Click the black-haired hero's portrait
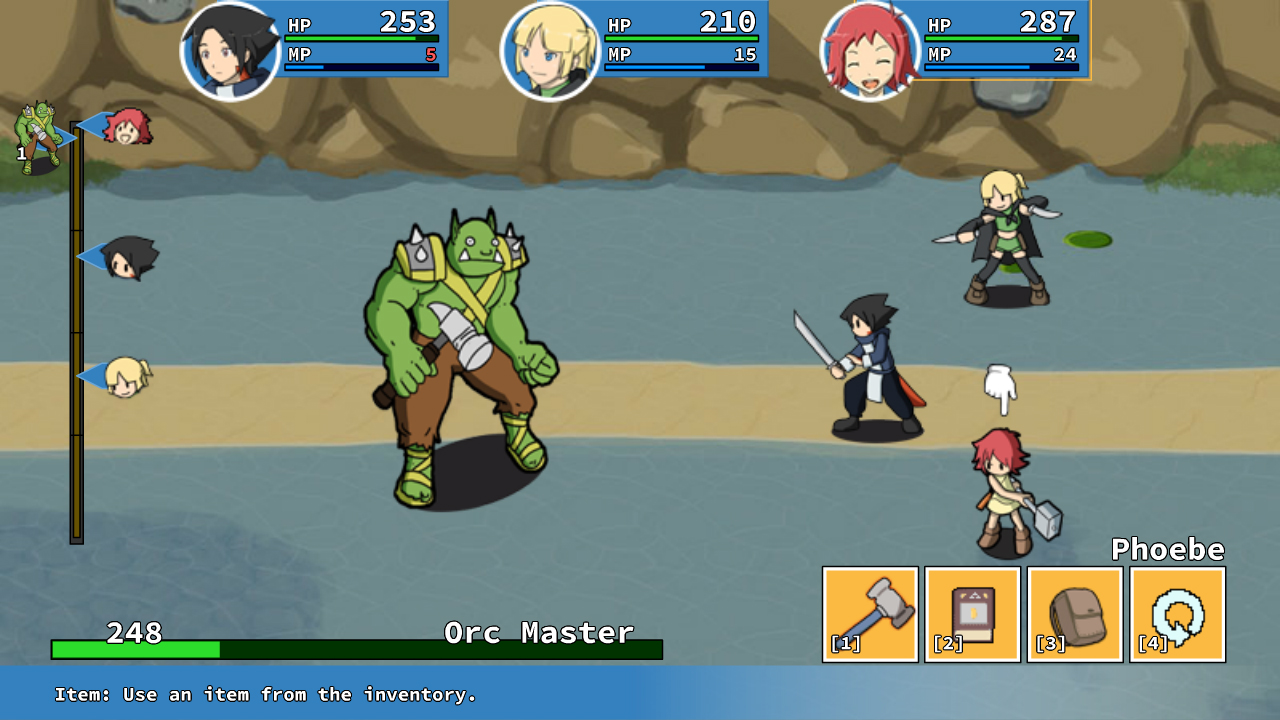Image resolution: width=1280 pixels, height=720 pixels. tap(232, 44)
